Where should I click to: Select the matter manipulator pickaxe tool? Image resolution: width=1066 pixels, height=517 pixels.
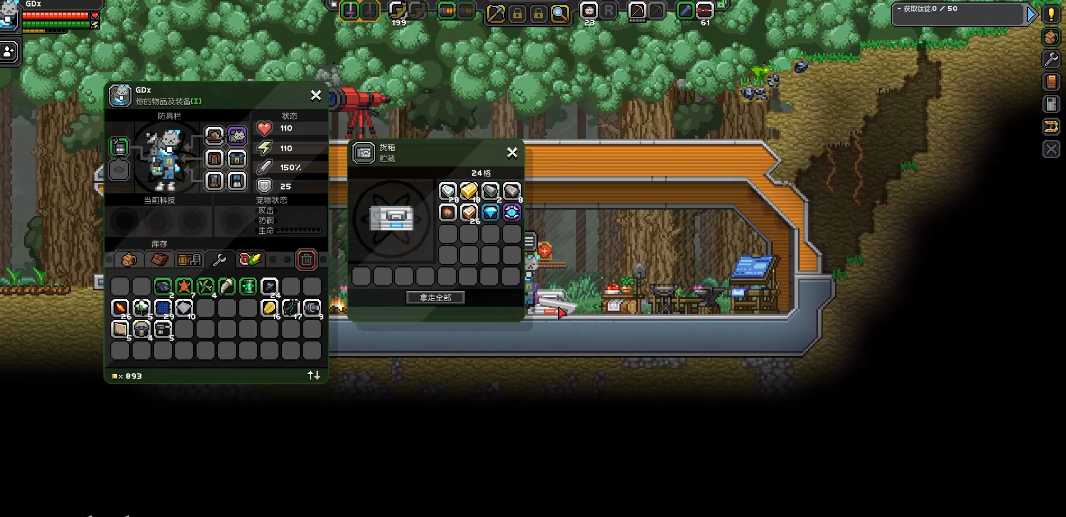(496, 13)
